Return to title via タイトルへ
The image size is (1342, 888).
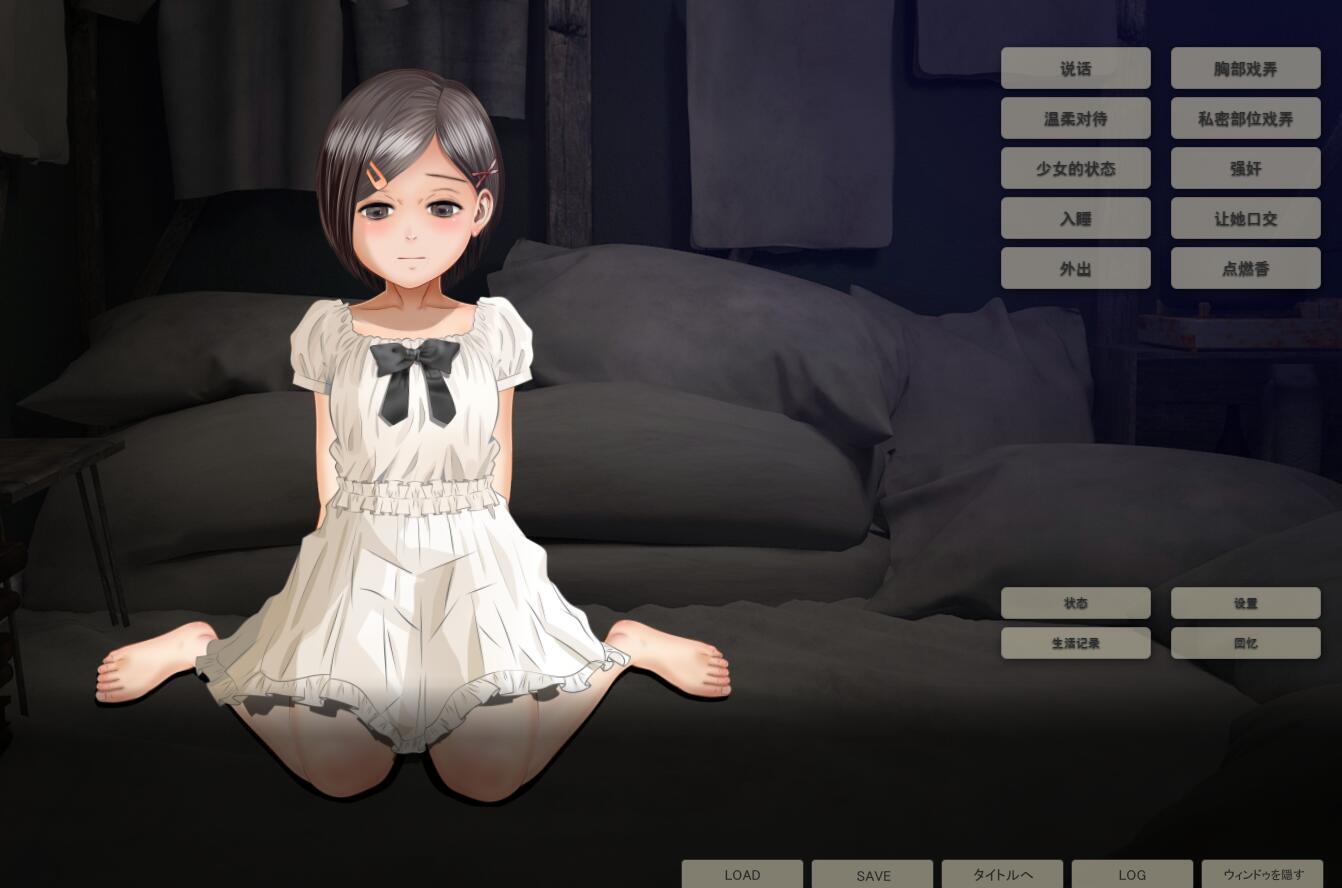click(x=1002, y=875)
